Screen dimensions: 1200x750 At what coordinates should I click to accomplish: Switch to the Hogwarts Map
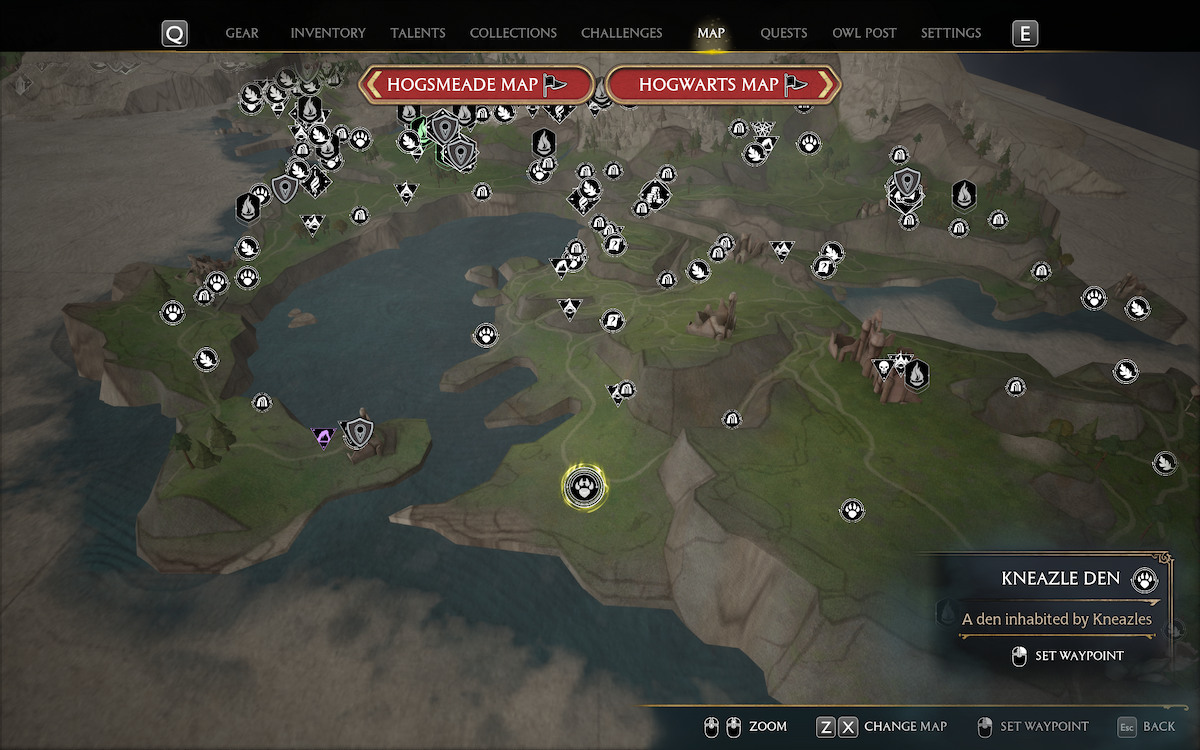[x=722, y=85]
